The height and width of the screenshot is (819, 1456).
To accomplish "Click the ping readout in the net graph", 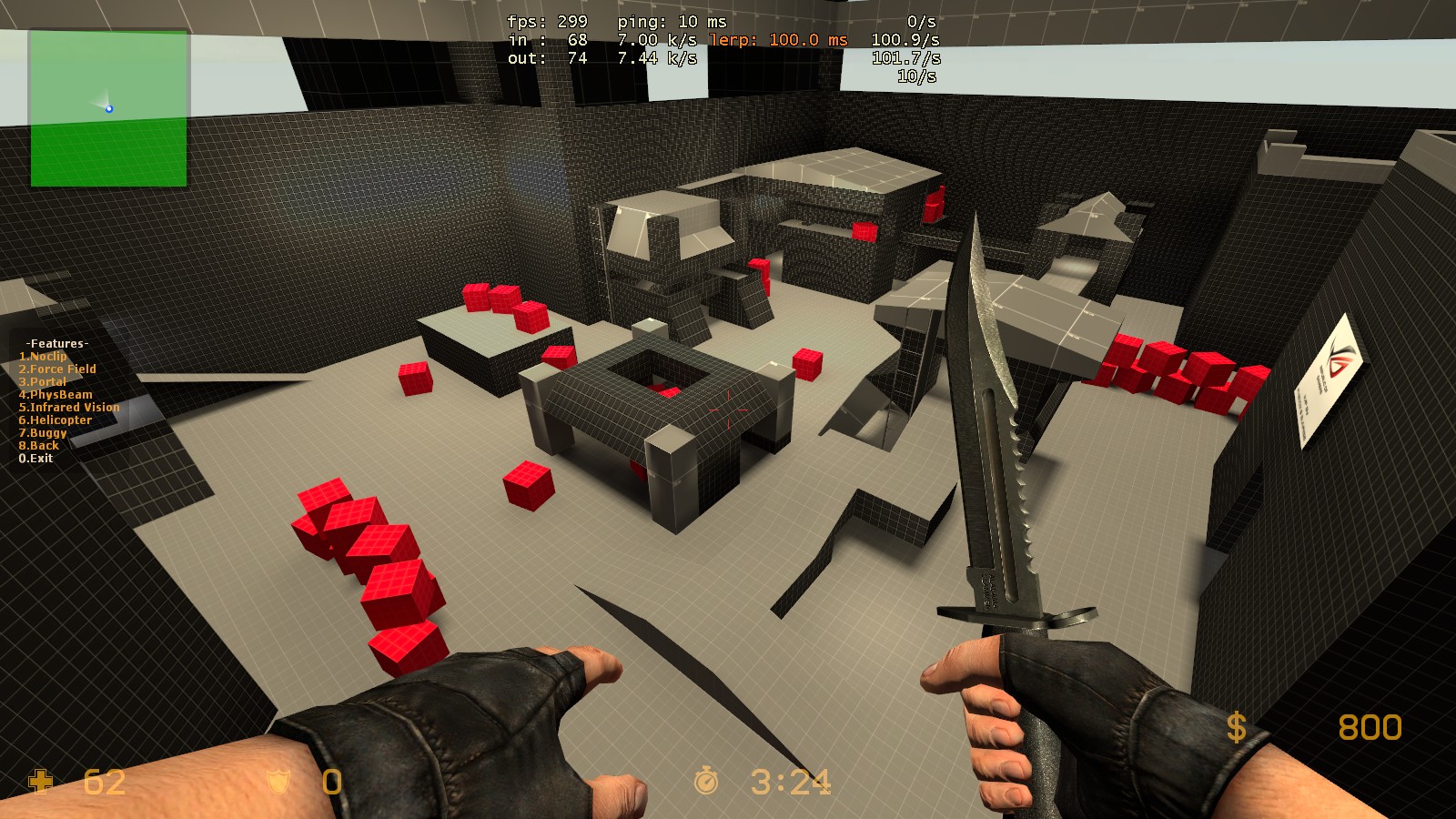I will 673,20.
